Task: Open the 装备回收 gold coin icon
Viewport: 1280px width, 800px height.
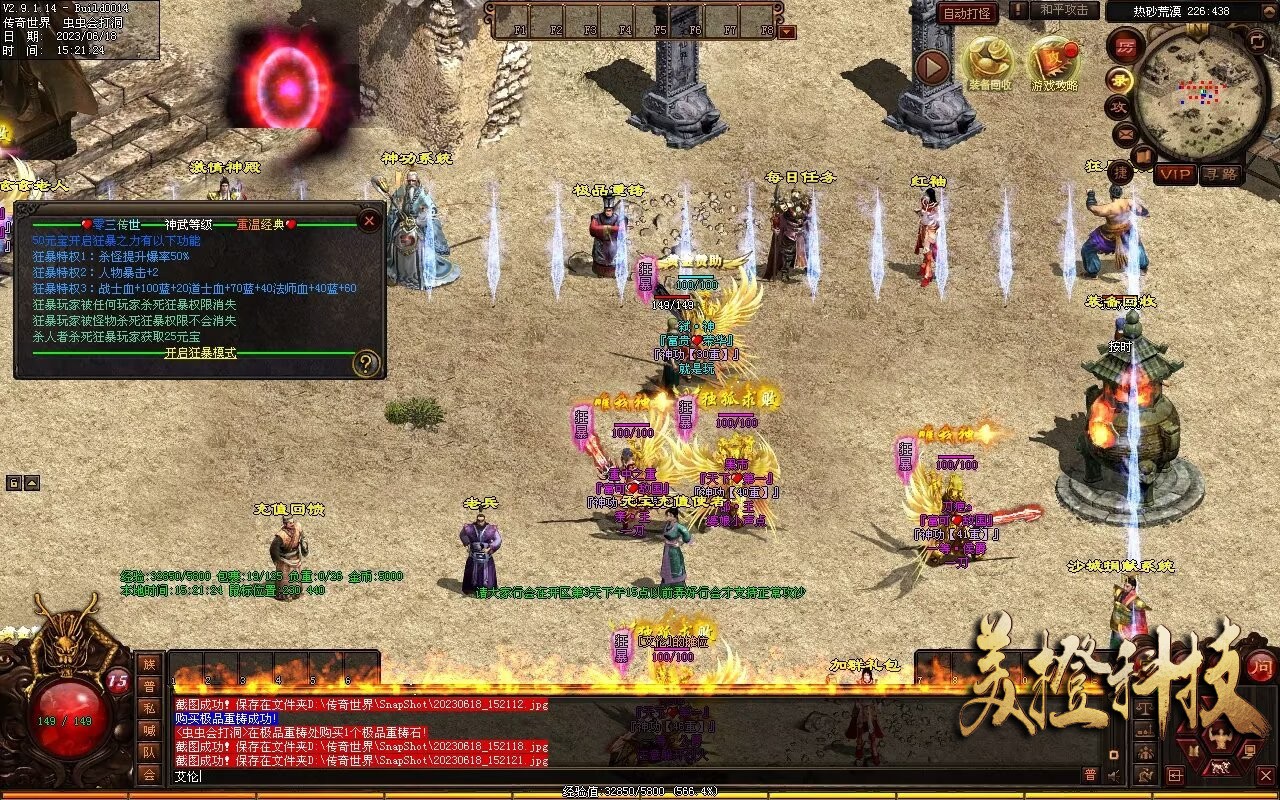Action: (988, 62)
